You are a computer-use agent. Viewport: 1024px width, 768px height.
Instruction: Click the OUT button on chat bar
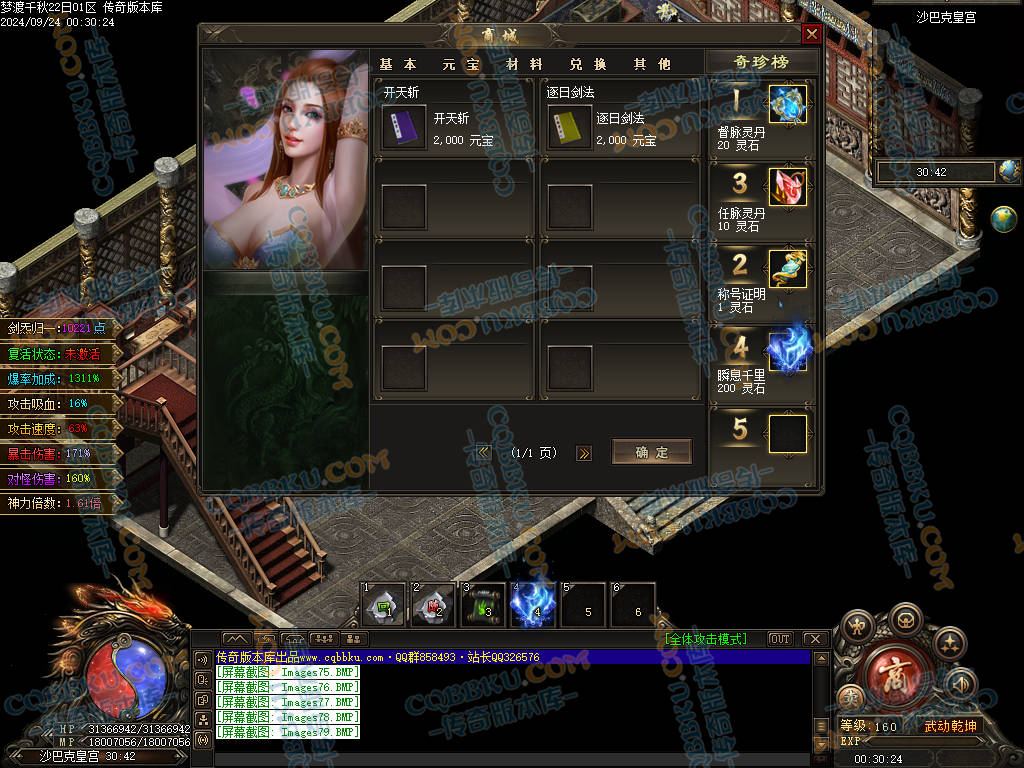780,639
